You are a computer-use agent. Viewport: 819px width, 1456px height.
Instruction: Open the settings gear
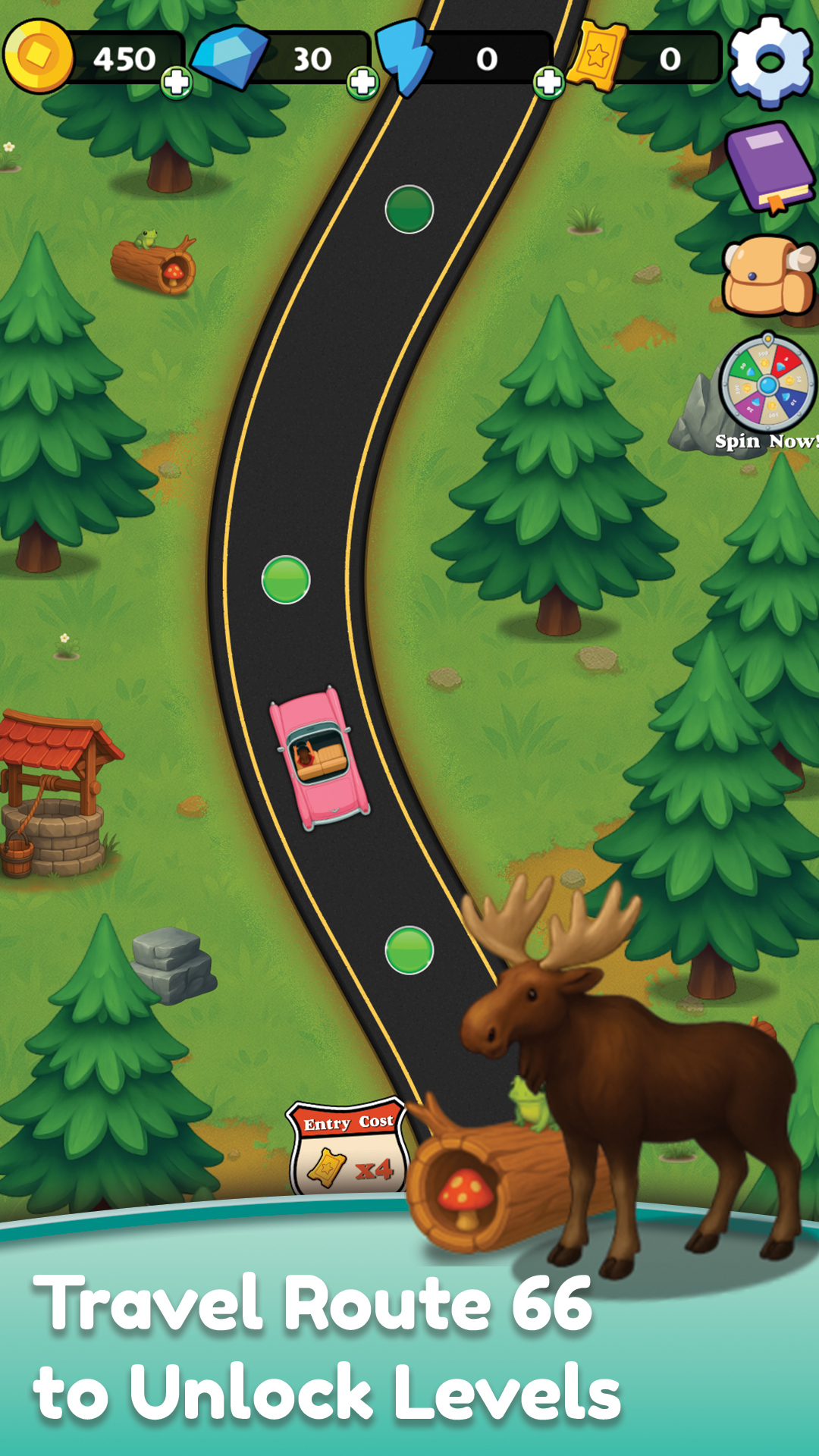[x=770, y=61]
